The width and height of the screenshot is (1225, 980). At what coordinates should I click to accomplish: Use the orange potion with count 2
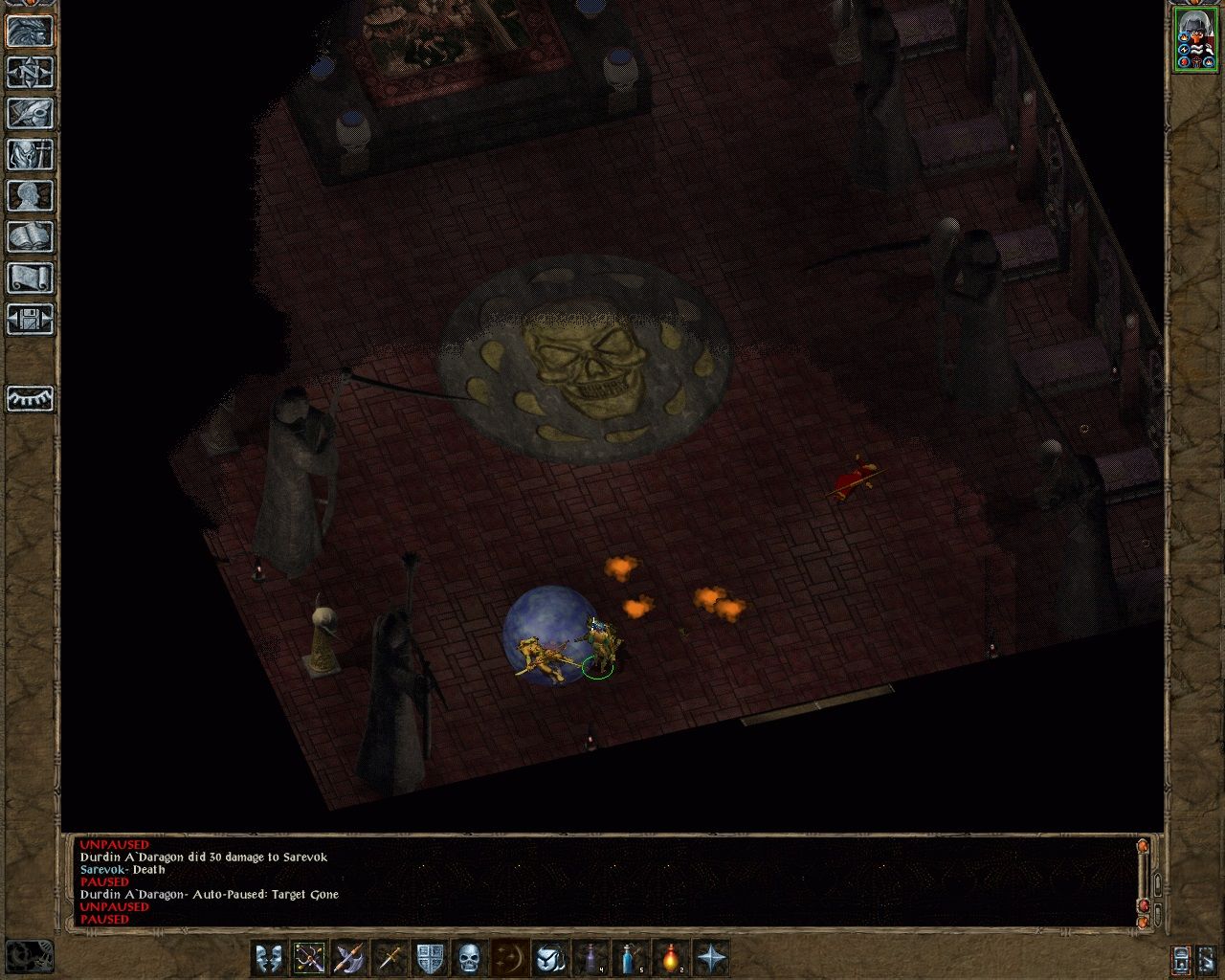pos(672,957)
